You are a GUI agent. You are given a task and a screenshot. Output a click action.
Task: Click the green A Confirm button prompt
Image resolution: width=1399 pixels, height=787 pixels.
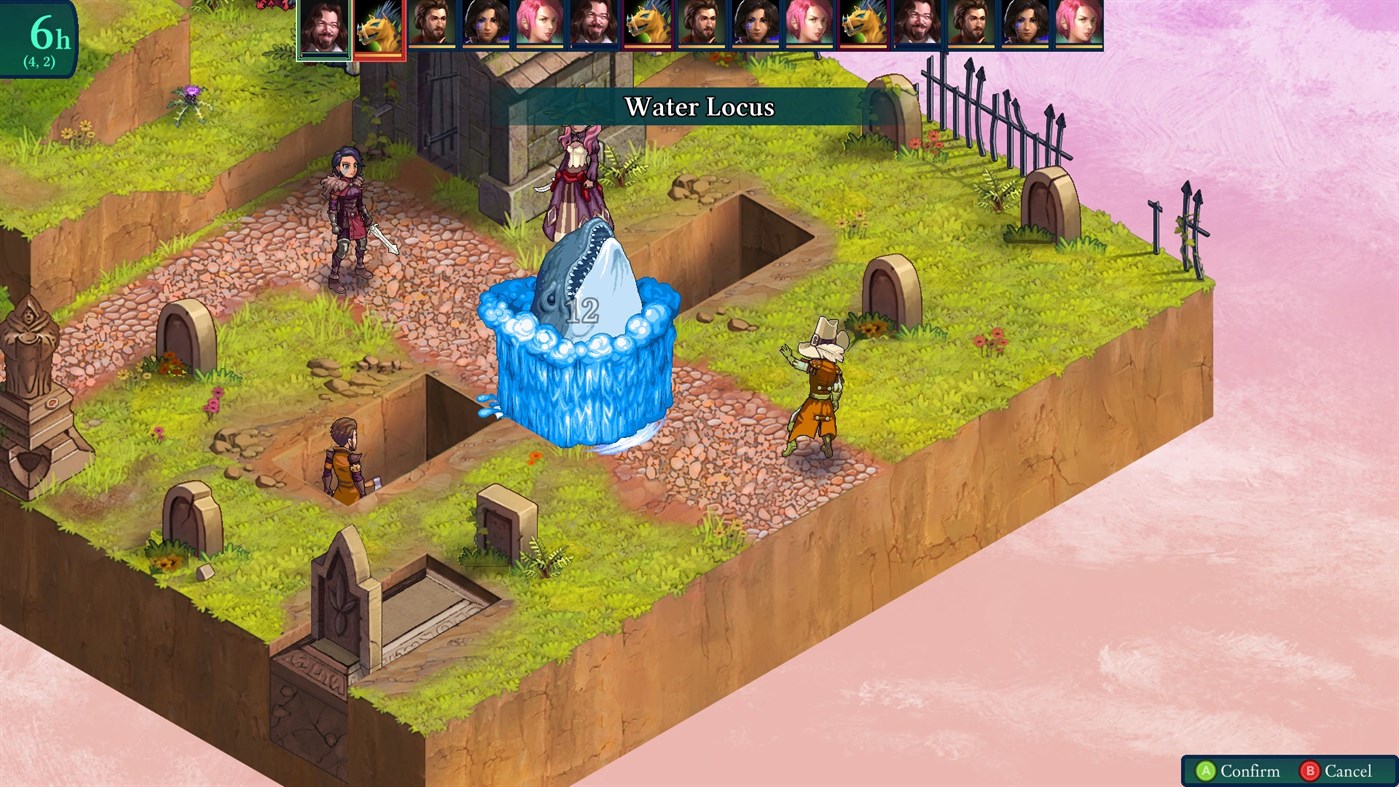[x=1240, y=771]
